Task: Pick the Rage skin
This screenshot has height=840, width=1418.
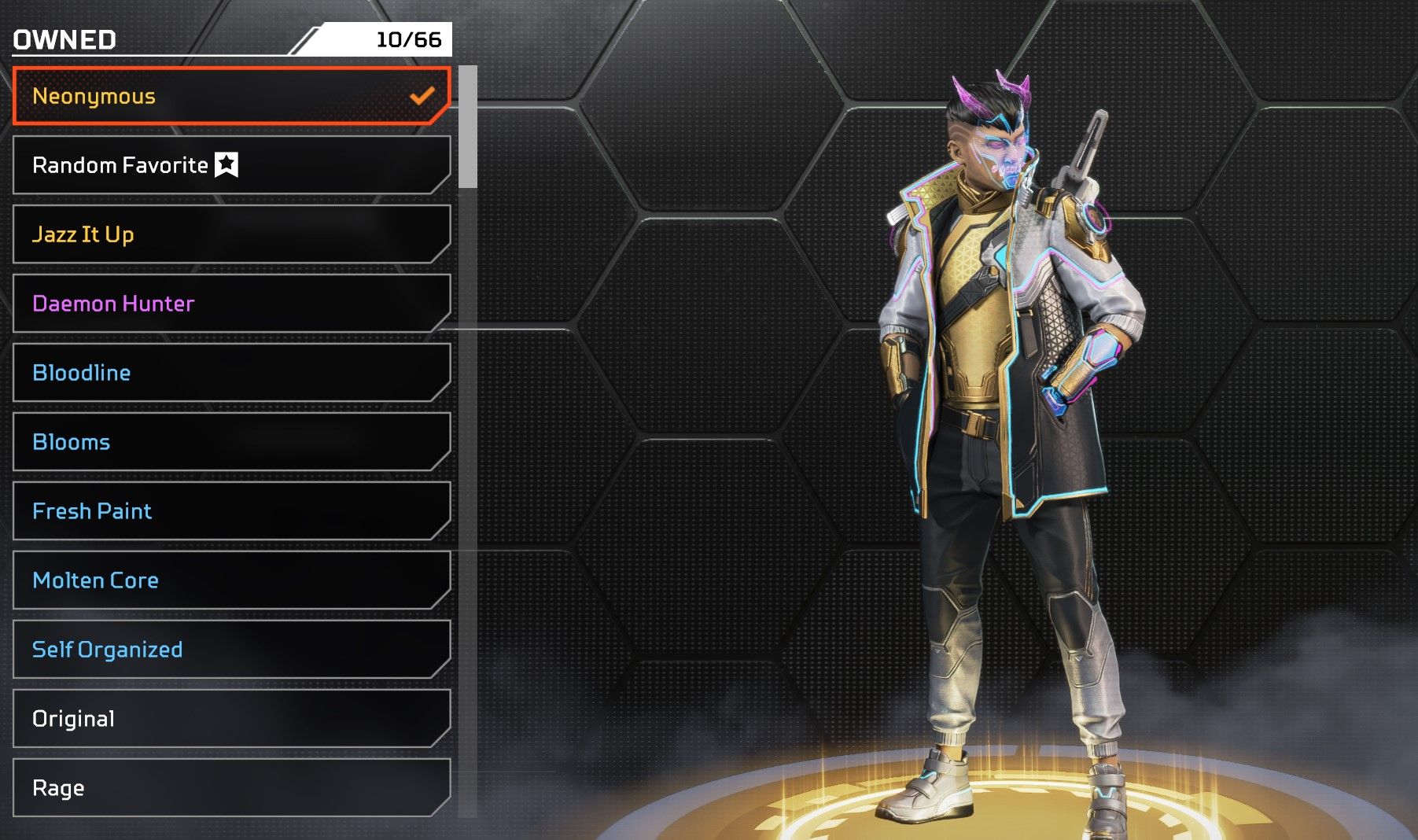Action: tap(231, 788)
